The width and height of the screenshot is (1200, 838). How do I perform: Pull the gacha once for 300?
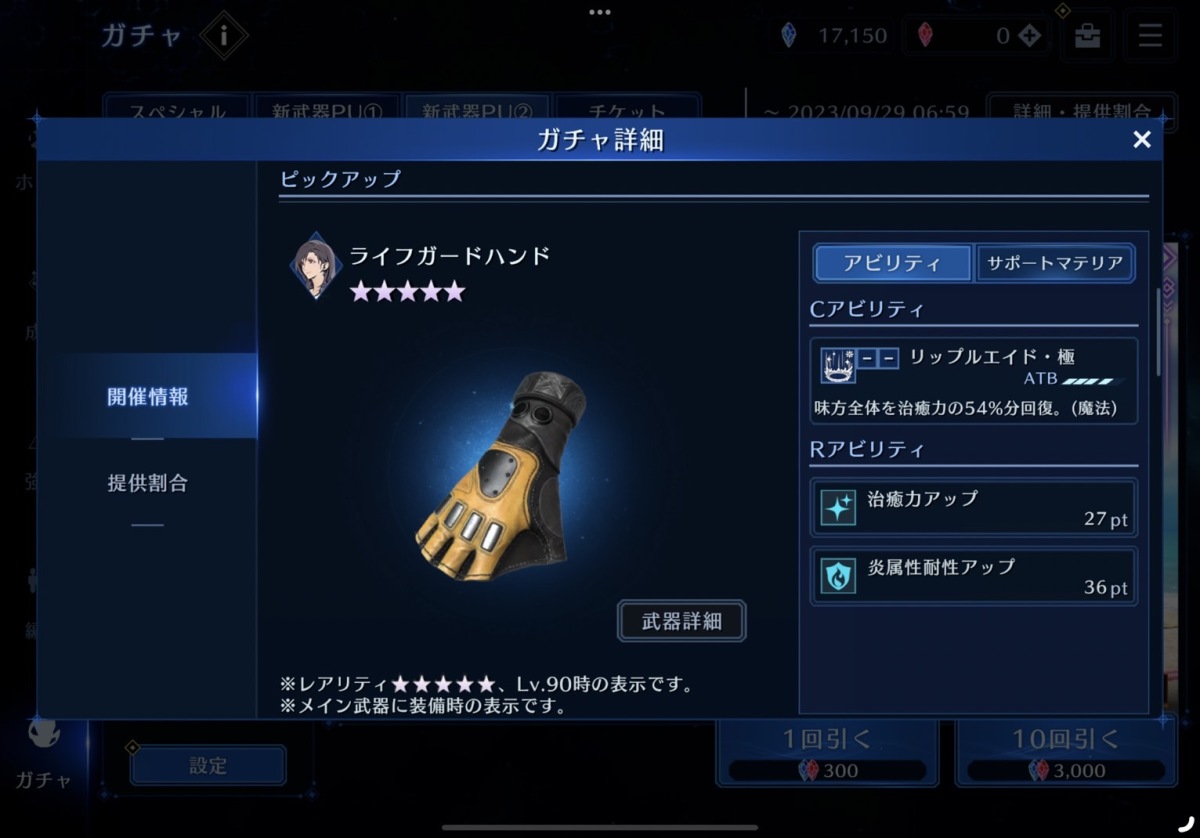pos(826,752)
